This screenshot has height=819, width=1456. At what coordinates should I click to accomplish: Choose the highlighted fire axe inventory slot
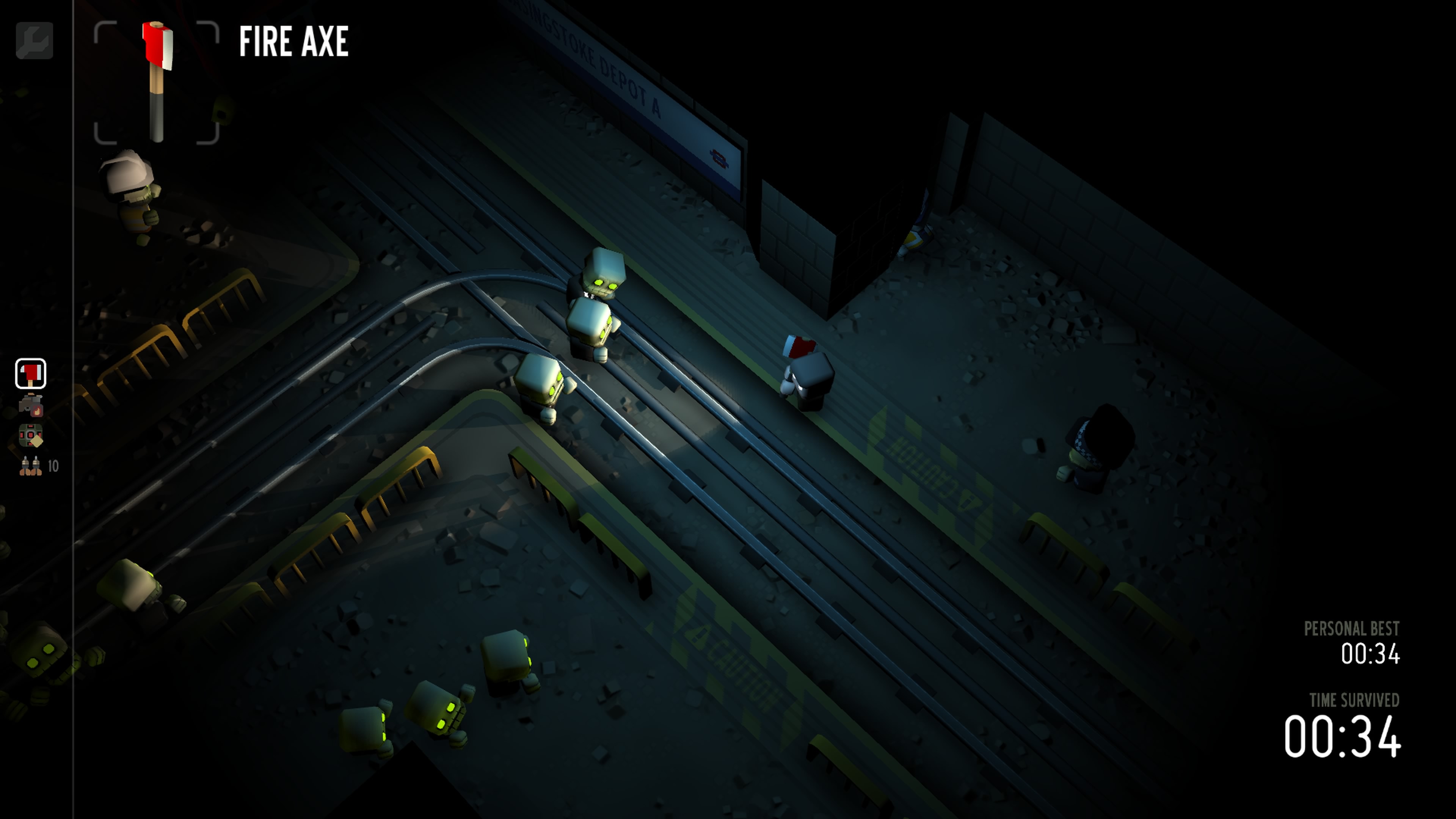30,373
